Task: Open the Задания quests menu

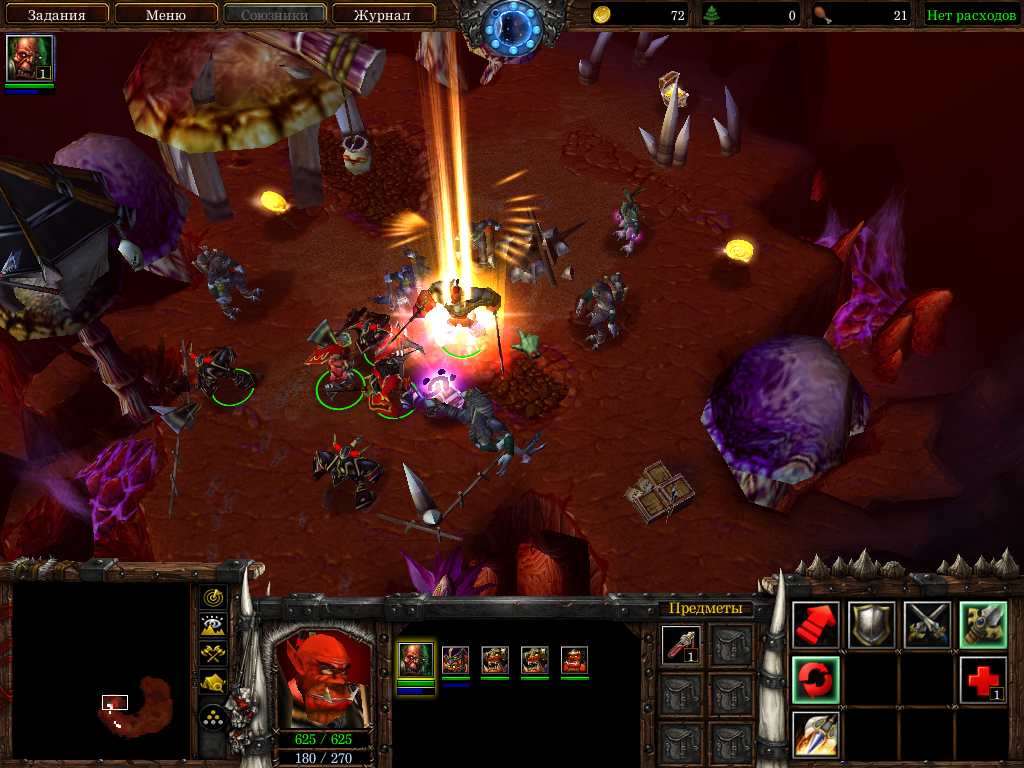Action: coord(55,15)
